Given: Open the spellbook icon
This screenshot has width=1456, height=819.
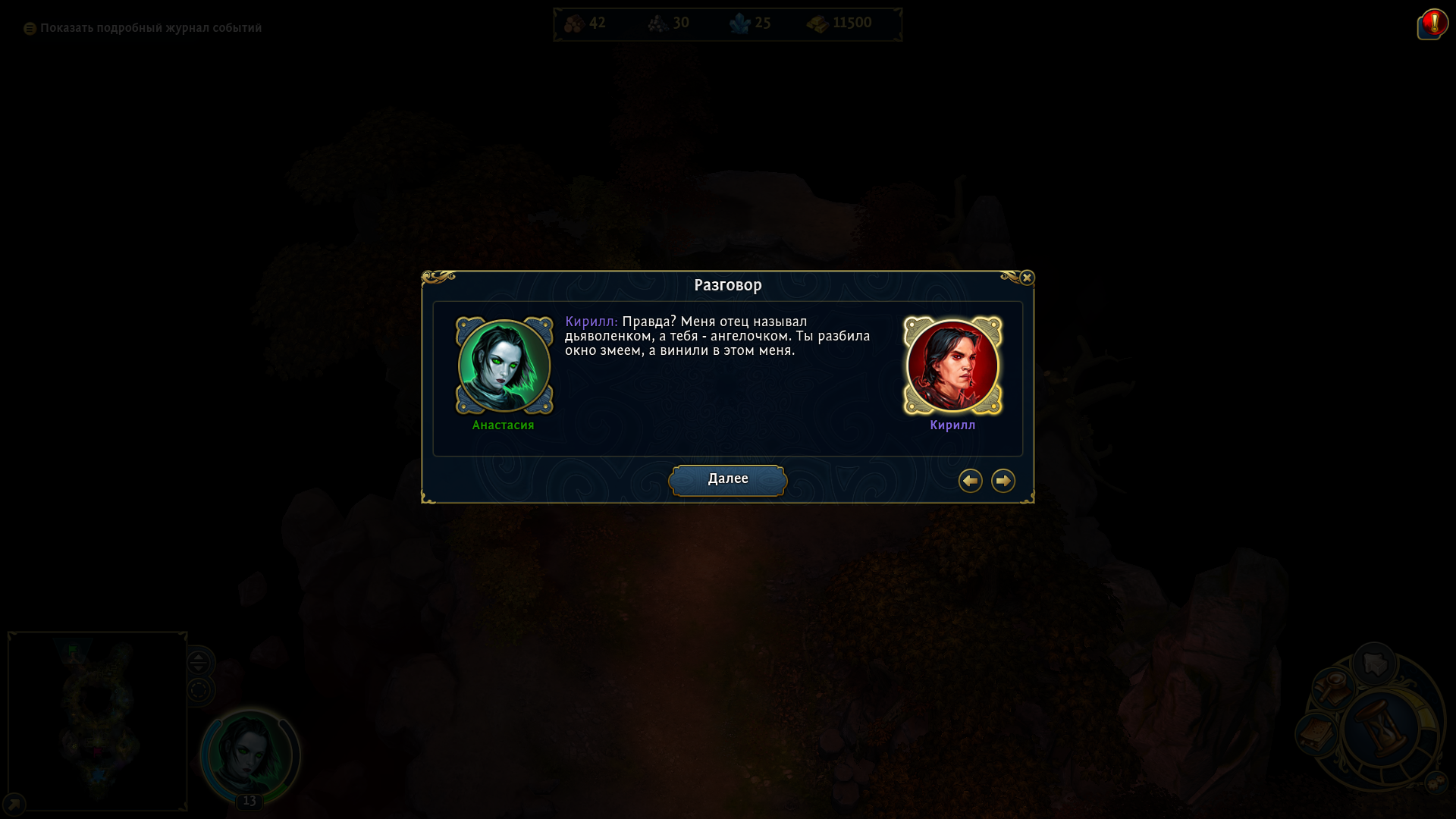Looking at the screenshot, I should click(x=1316, y=734).
